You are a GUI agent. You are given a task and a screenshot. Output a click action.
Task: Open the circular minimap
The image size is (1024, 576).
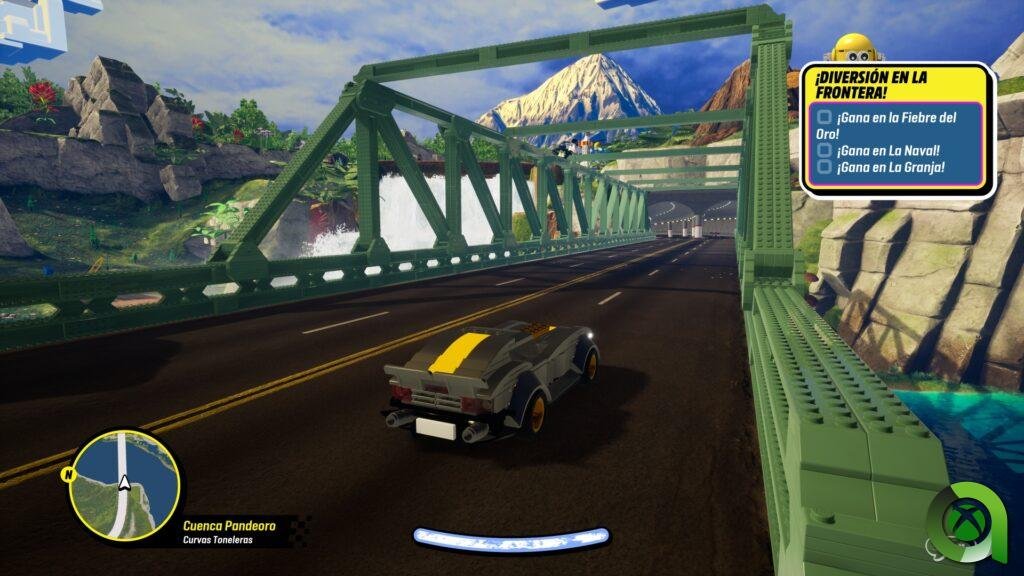point(124,486)
